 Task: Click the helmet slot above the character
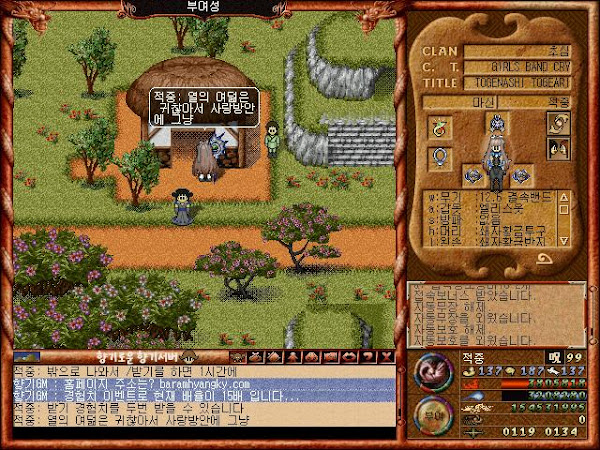495,125
